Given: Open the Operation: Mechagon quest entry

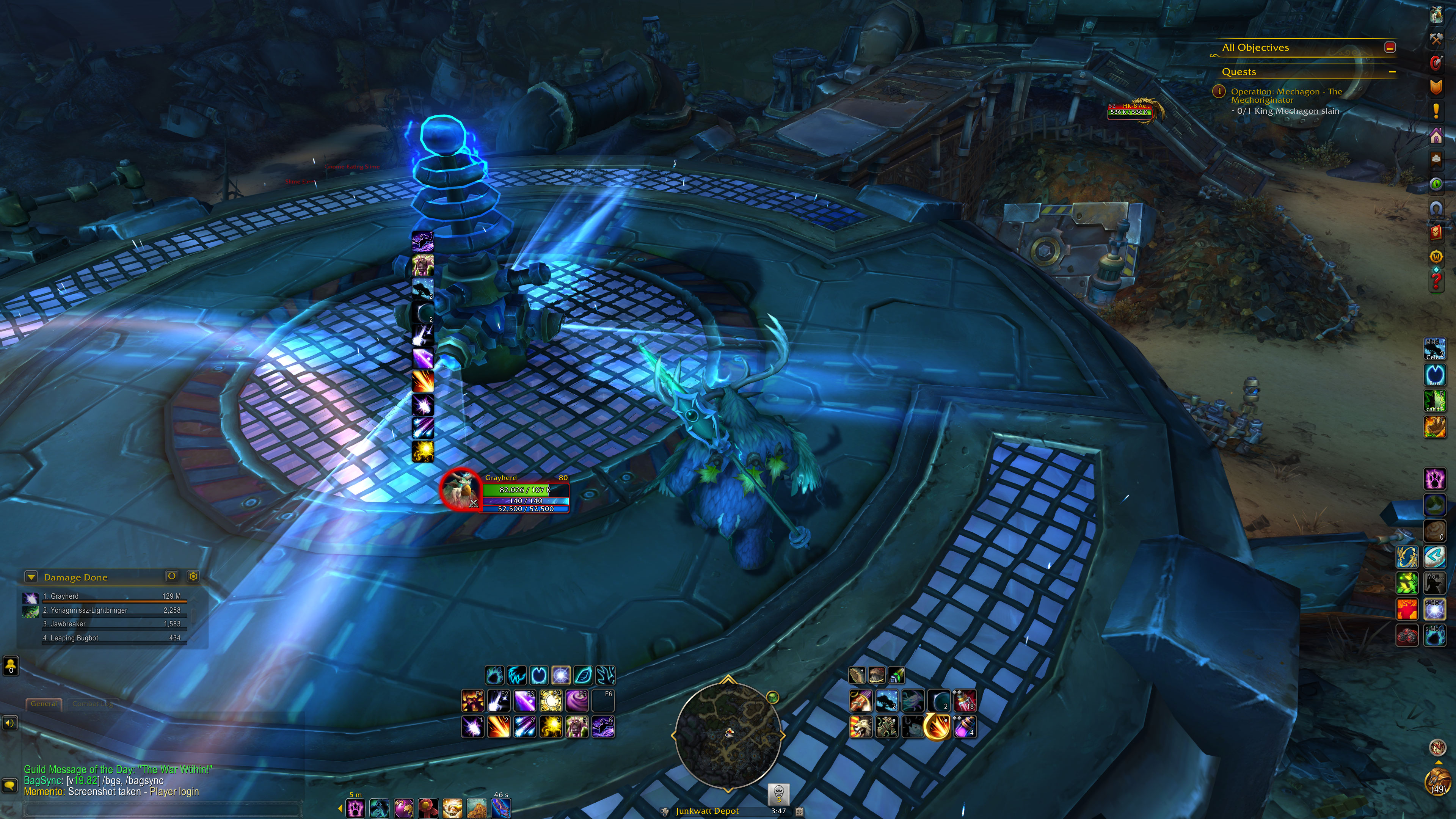Looking at the screenshot, I should tap(1286, 96).
